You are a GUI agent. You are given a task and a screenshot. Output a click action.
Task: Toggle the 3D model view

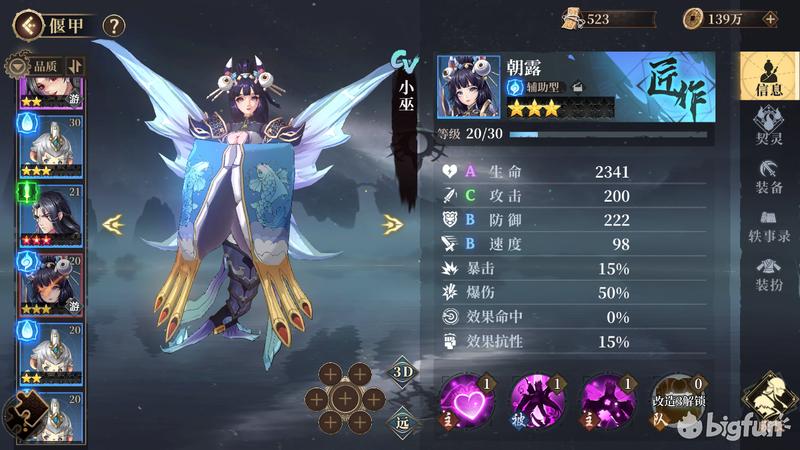401,372
